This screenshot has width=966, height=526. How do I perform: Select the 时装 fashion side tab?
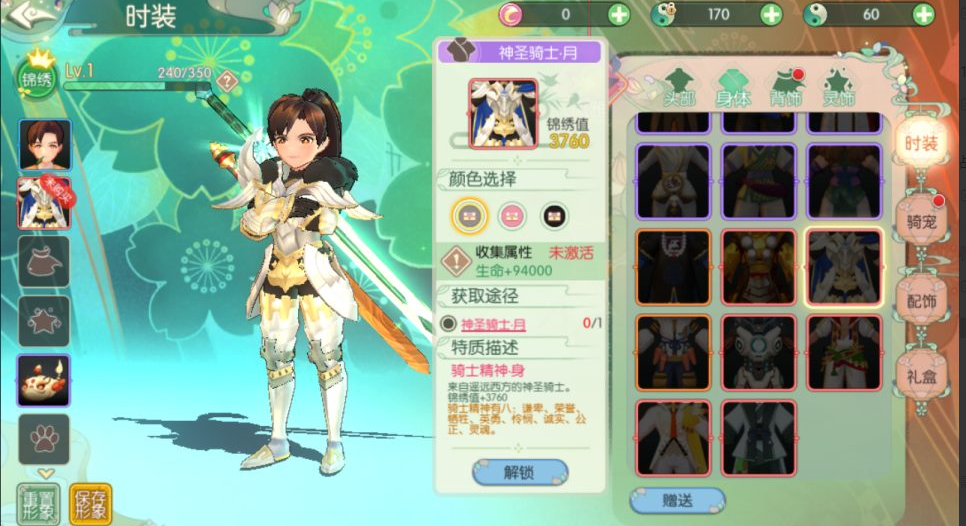[920, 143]
